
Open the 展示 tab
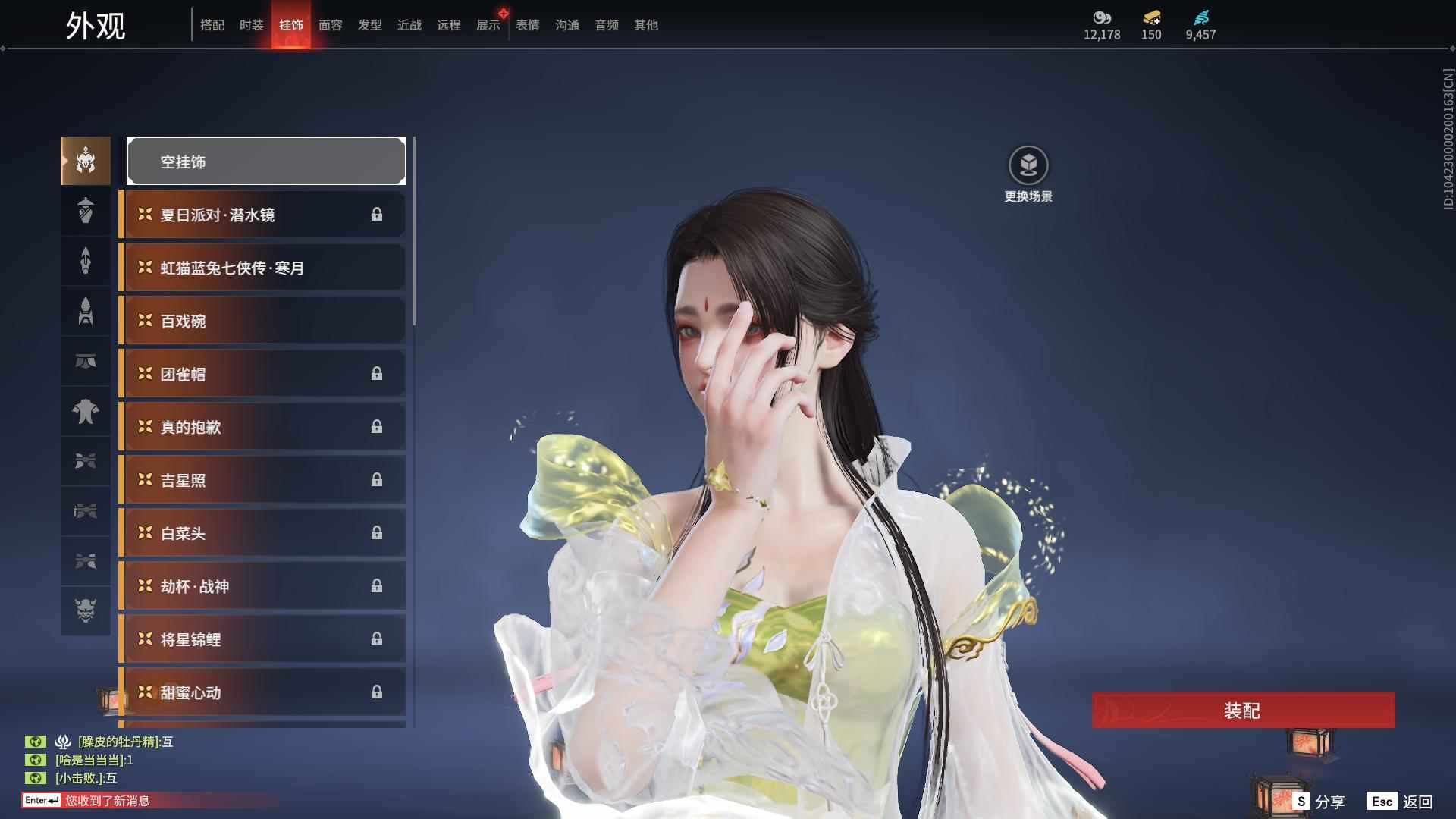point(488,25)
